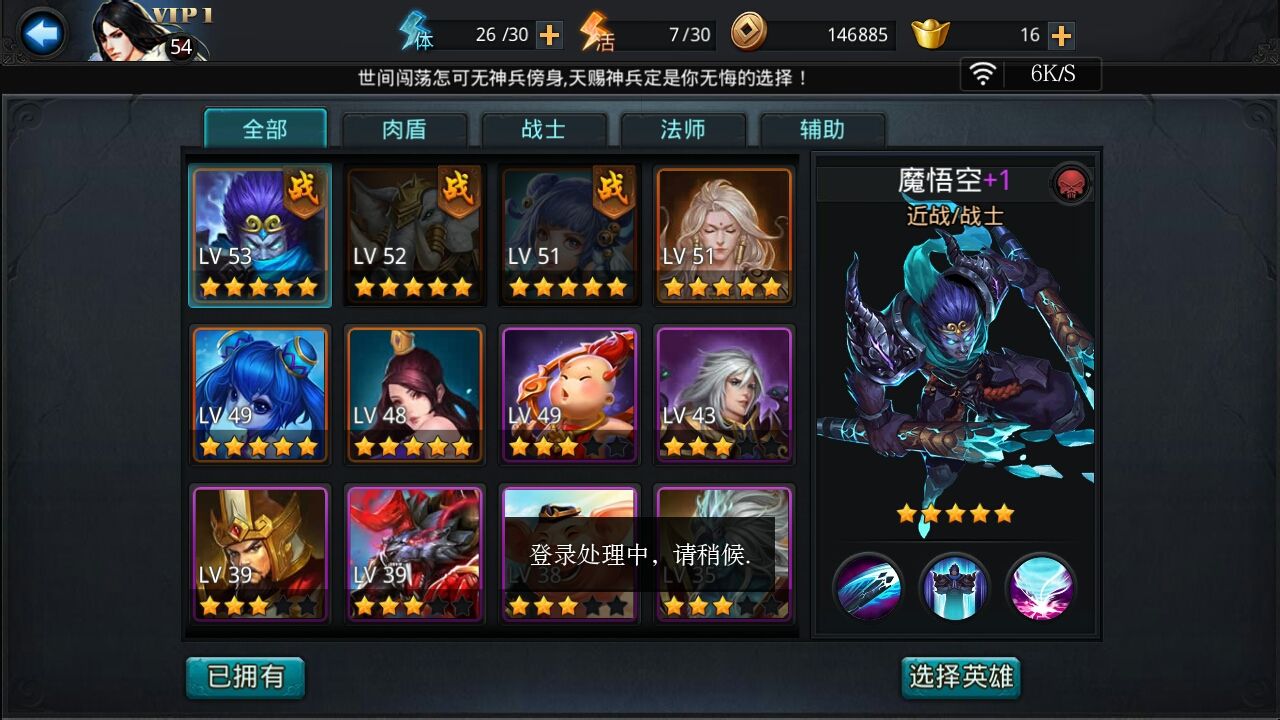Click the copper coin currency icon
The width and height of the screenshot is (1280, 720).
(748, 33)
